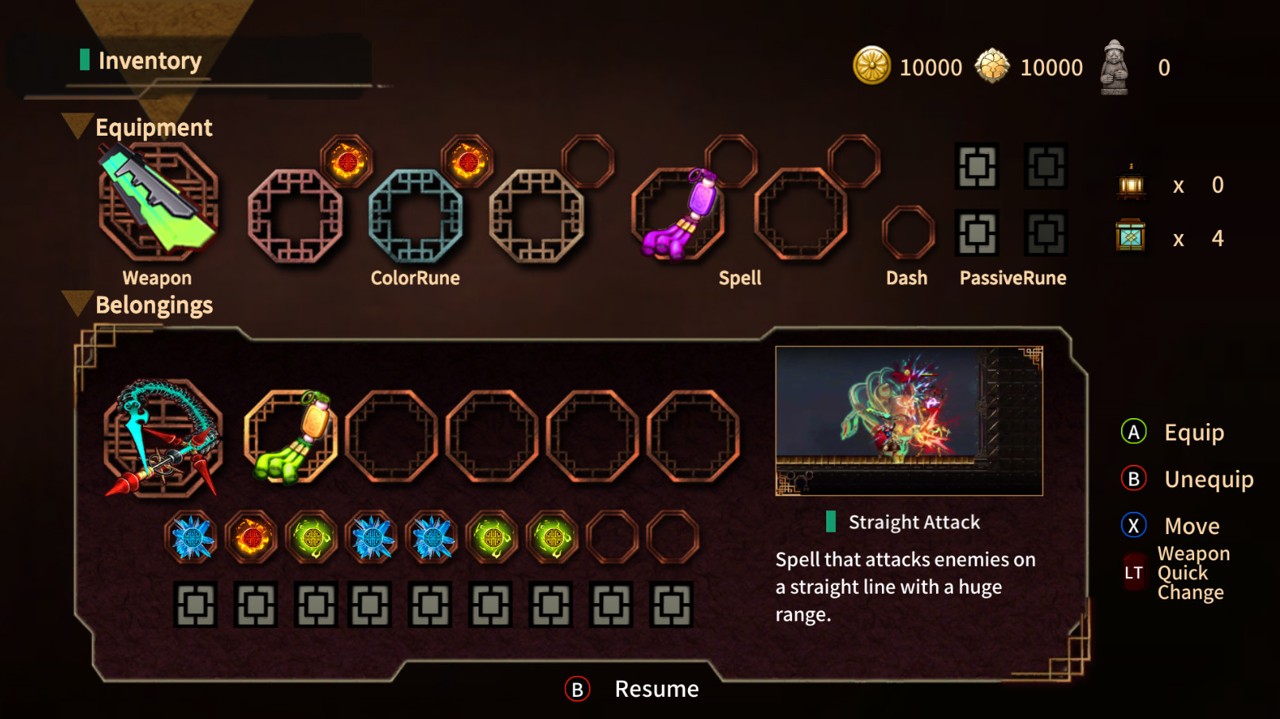
Task: Choose the green lantern Straight Attack spell
Action: coord(291,437)
